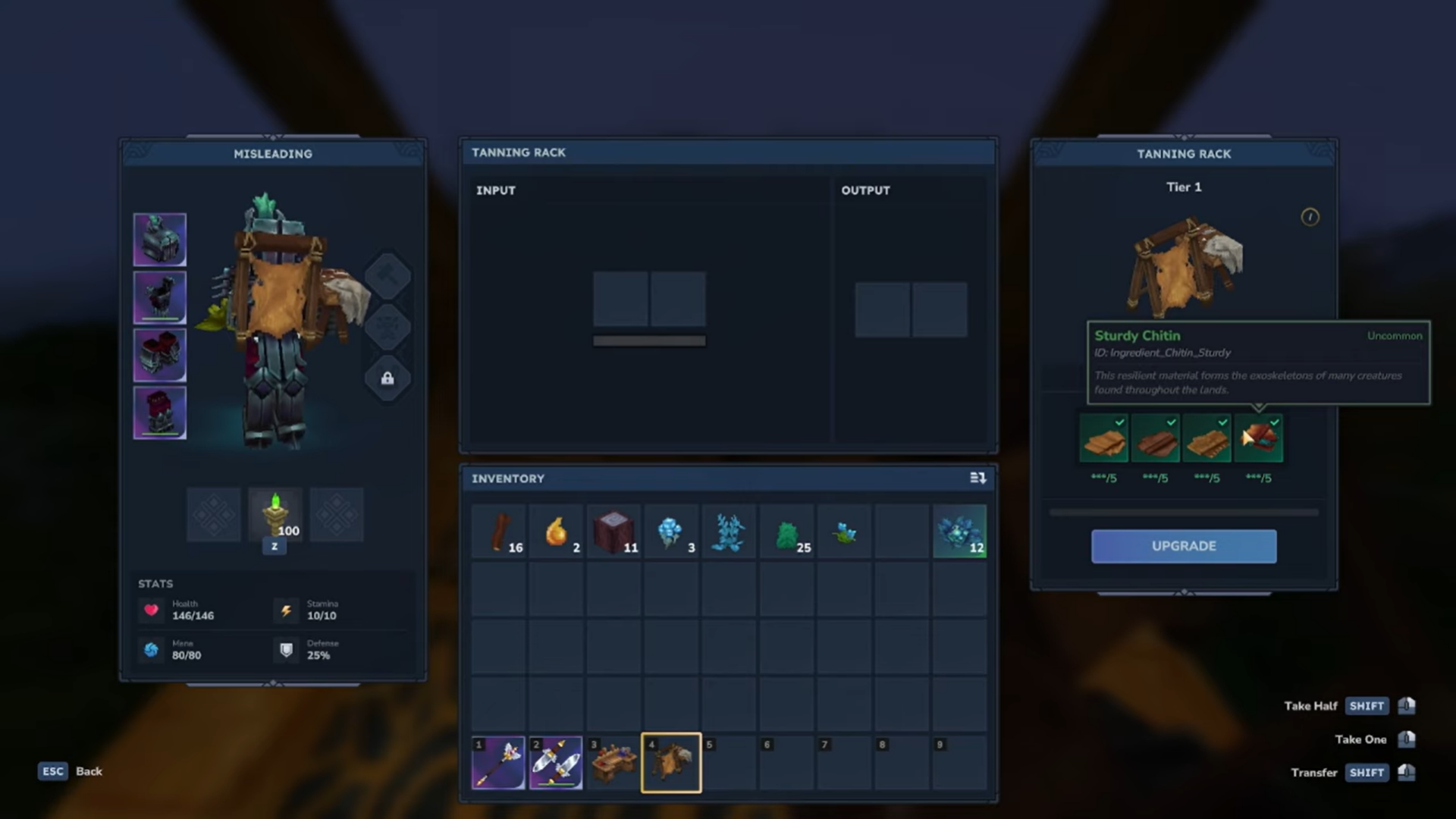Image resolution: width=1456 pixels, height=819 pixels.
Task: Select the spear in hotbar slot 1
Action: (497, 763)
